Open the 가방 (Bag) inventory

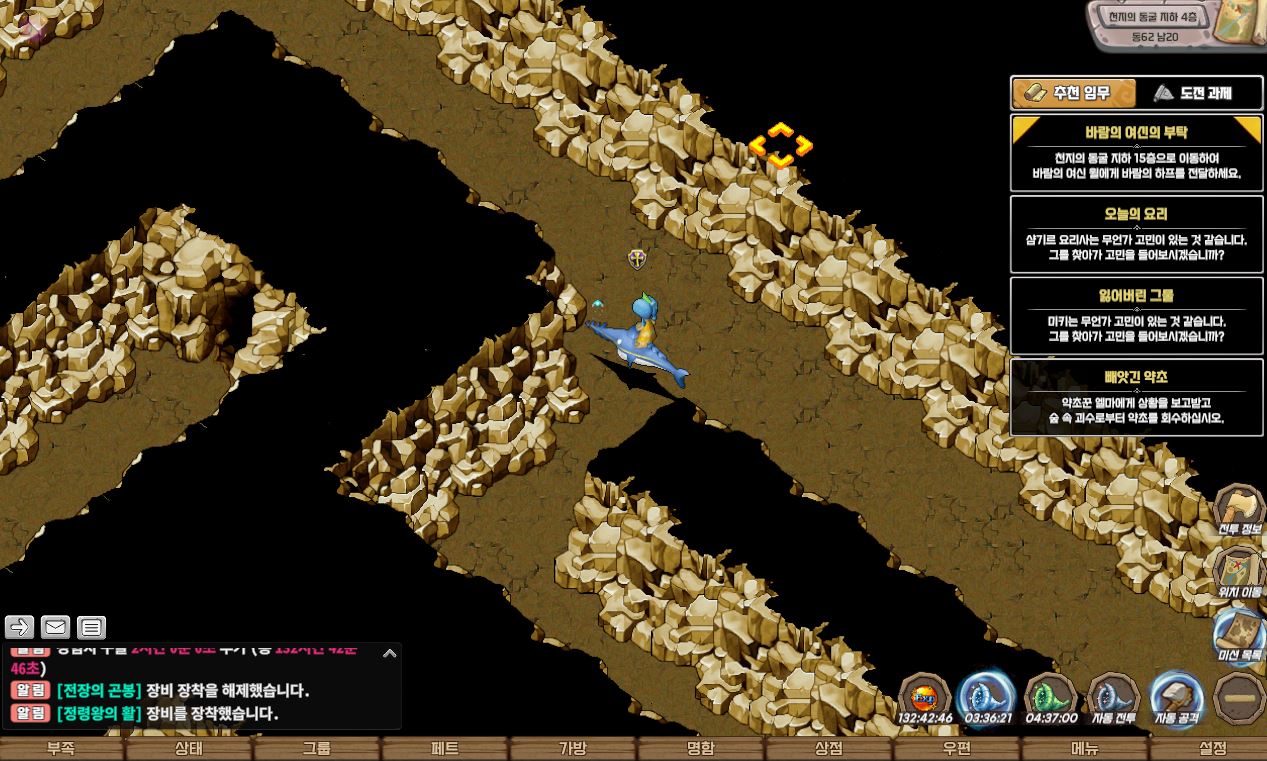point(573,749)
